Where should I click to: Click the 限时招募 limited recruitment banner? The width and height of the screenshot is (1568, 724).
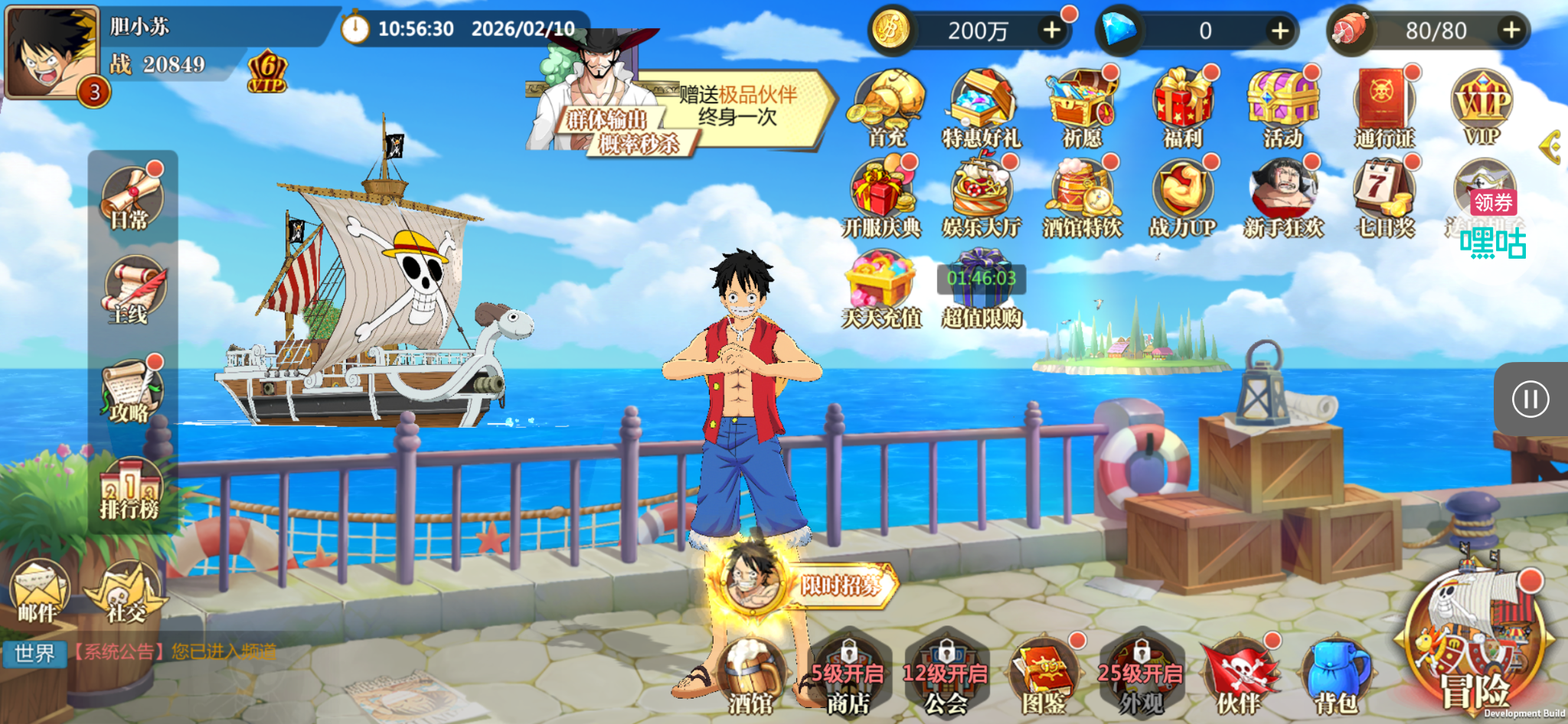pos(840,585)
